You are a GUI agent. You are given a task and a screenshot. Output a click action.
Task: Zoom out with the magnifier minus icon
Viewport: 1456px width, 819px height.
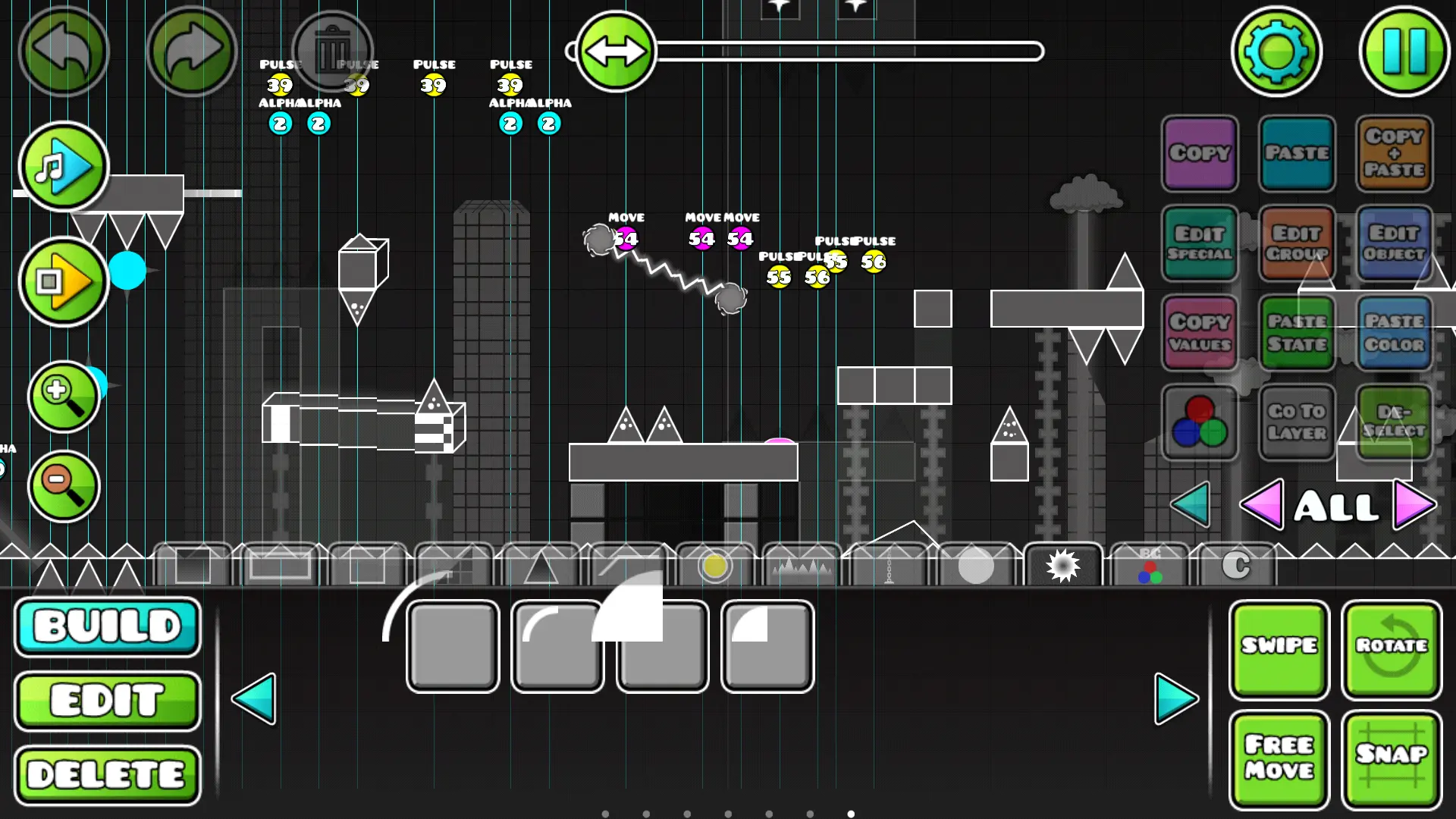point(64,486)
